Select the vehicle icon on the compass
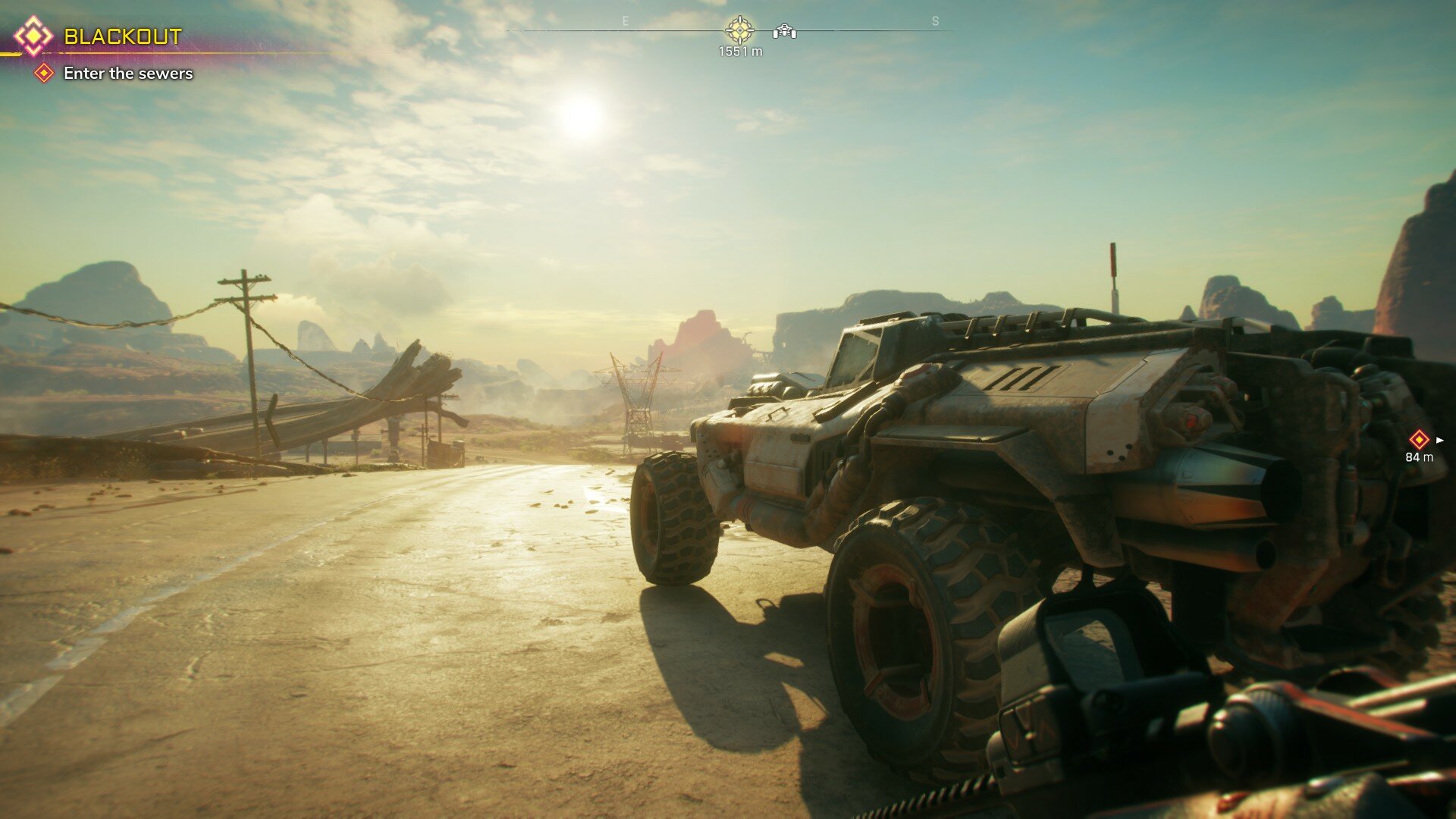1456x819 pixels. 784,32
